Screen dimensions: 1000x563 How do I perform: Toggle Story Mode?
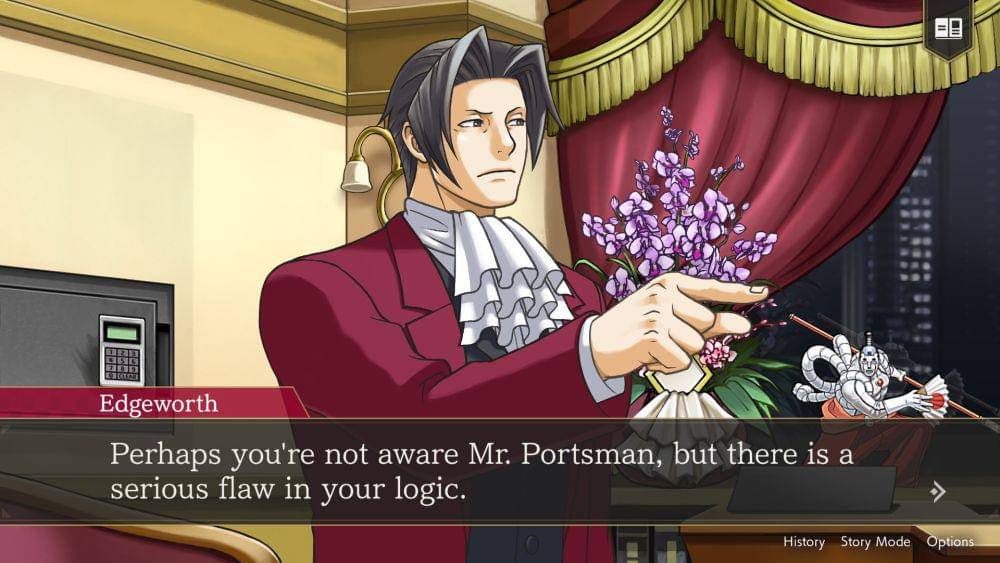[x=875, y=542]
